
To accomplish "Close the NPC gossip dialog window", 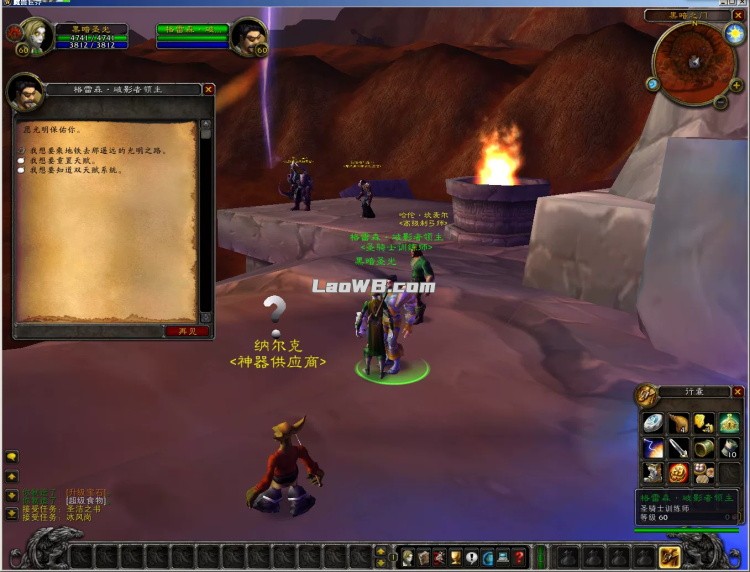I will (x=209, y=89).
